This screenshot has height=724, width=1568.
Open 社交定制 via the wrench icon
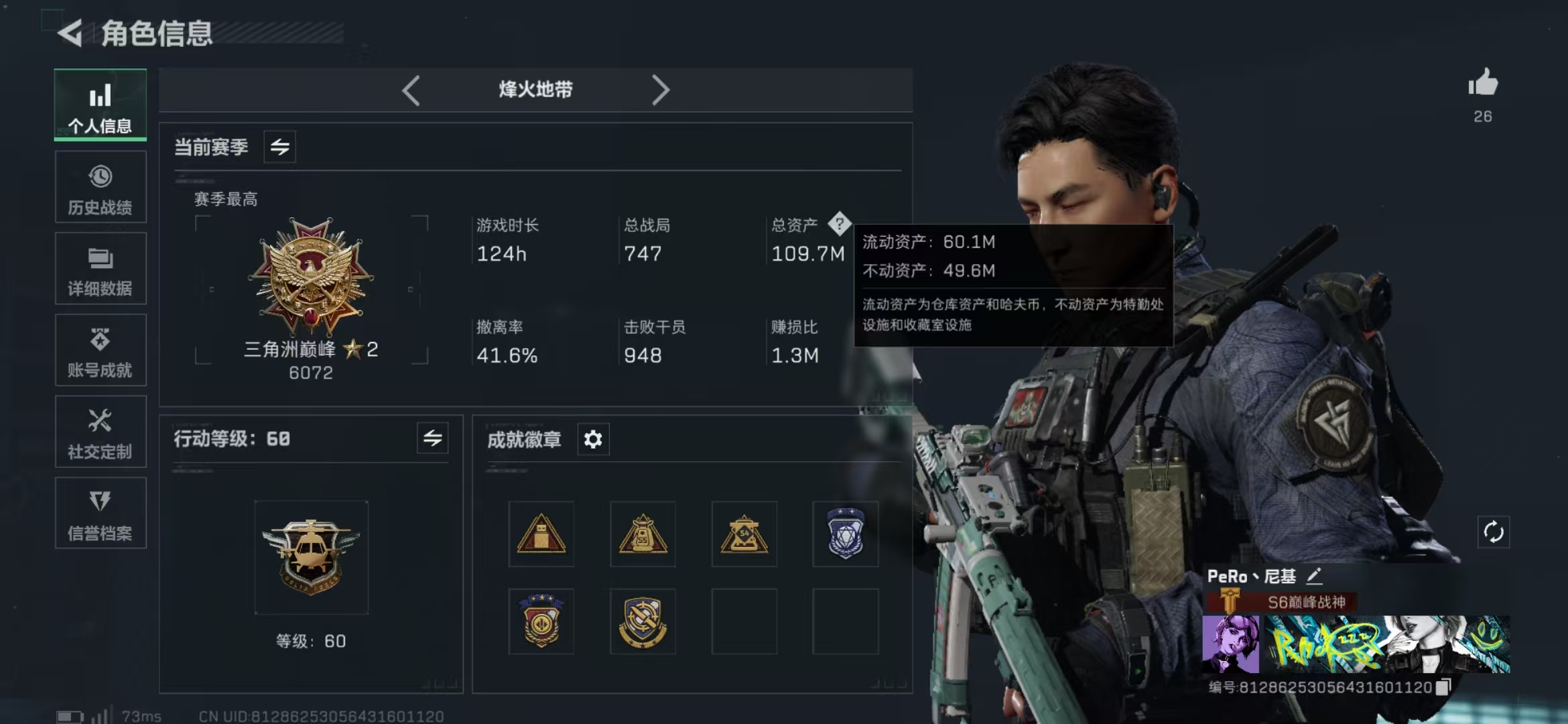click(99, 432)
